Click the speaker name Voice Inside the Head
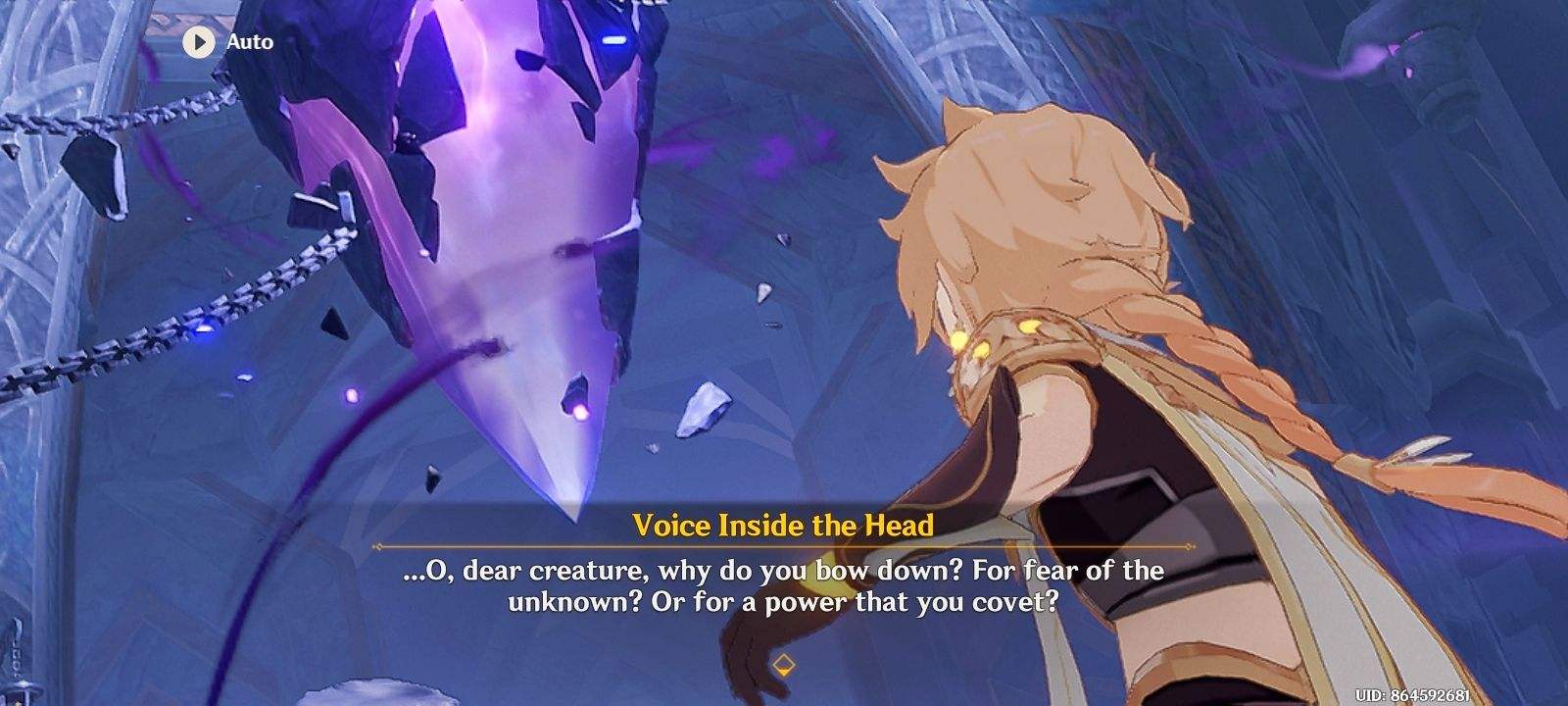 (x=784, y=523)
